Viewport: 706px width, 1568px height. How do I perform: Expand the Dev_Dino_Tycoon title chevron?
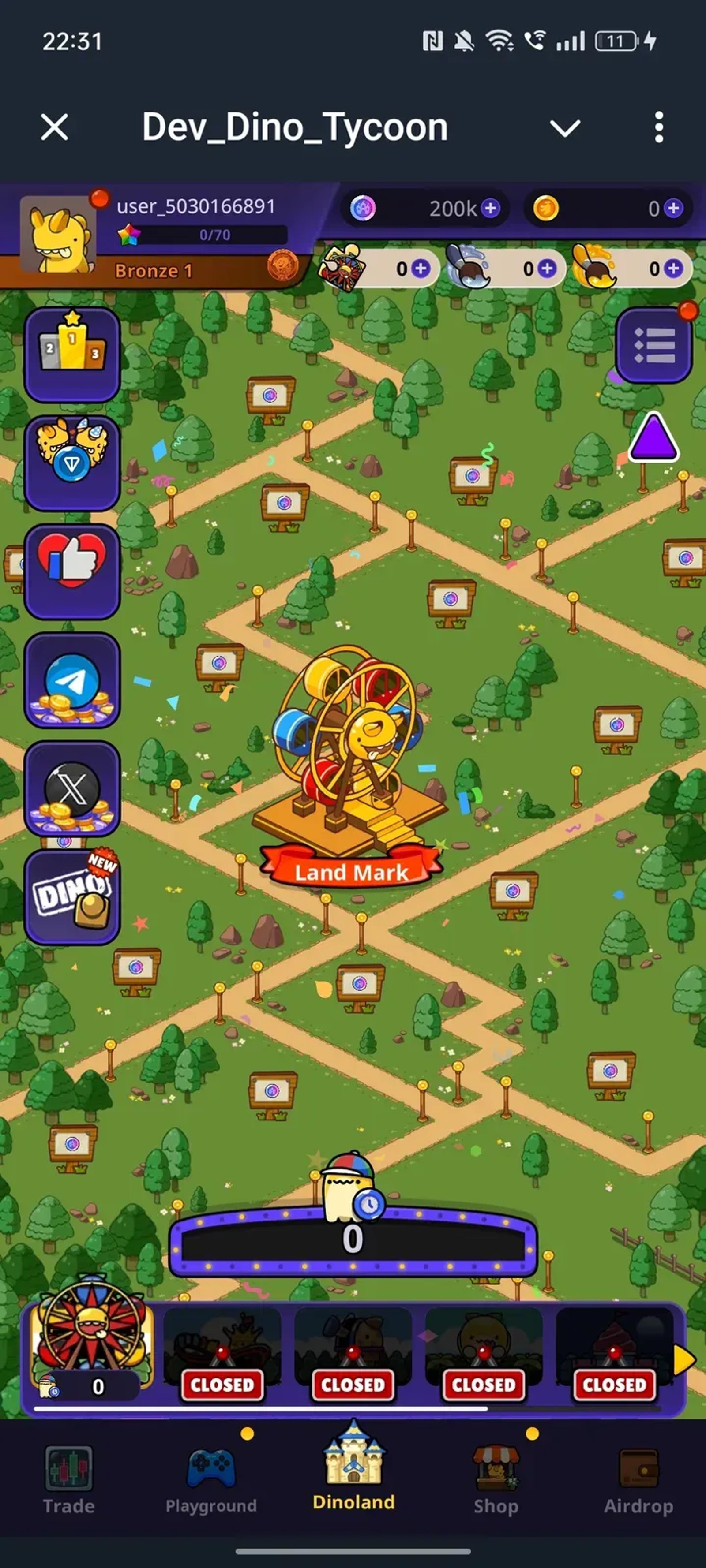tap(565, 128)
